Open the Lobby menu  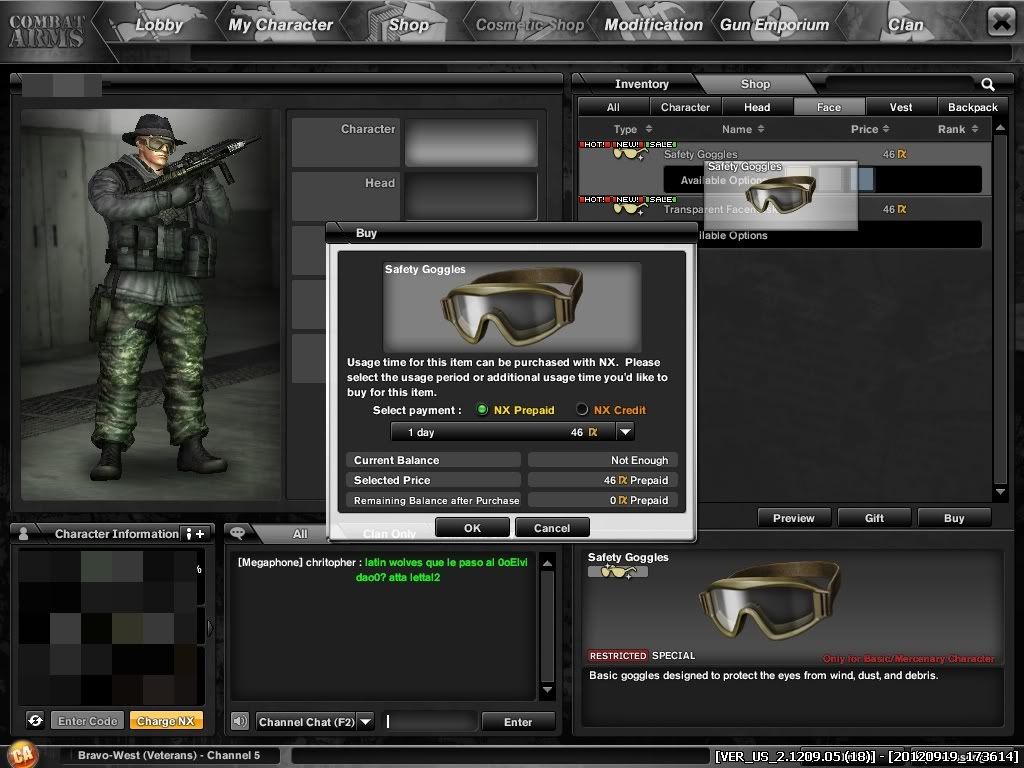(x=159, y=25)
